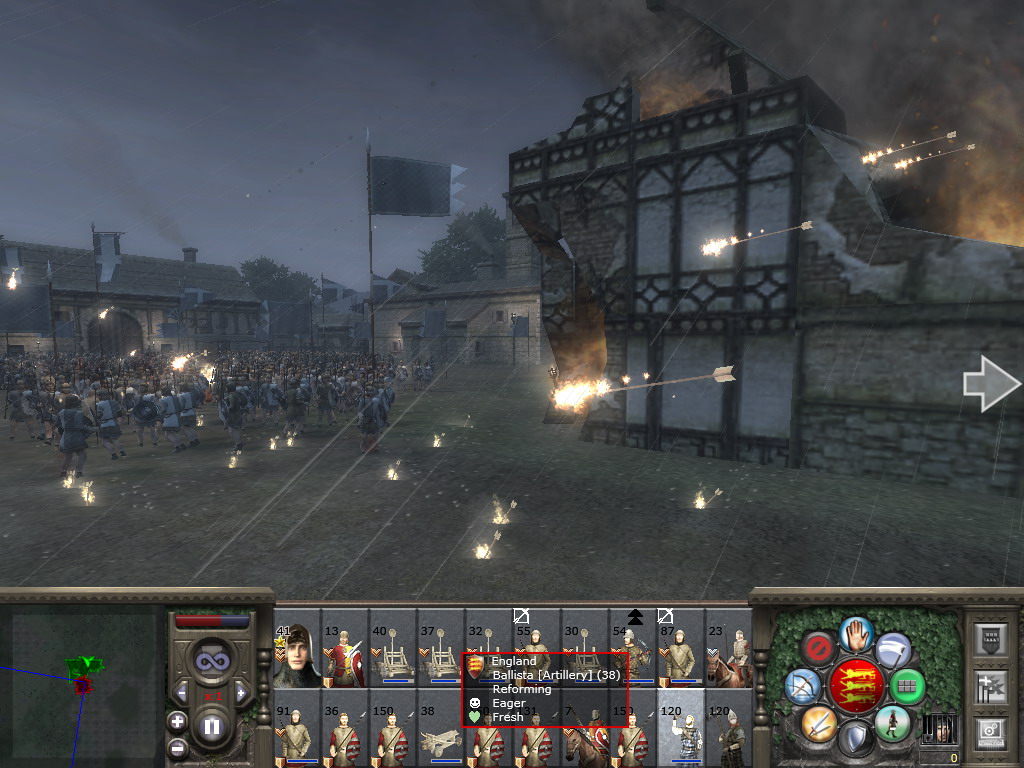This screenshot has height=768, width=1024.
Task: Click the English three lions emblem
Action: 856,685
